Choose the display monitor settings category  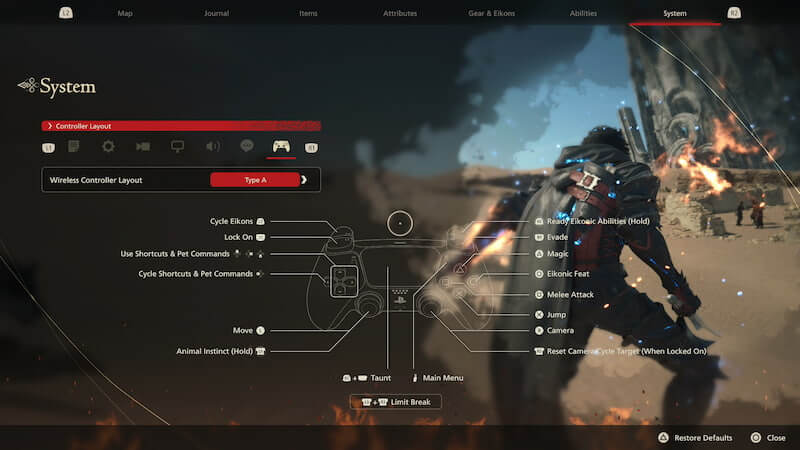pos(178,146)
